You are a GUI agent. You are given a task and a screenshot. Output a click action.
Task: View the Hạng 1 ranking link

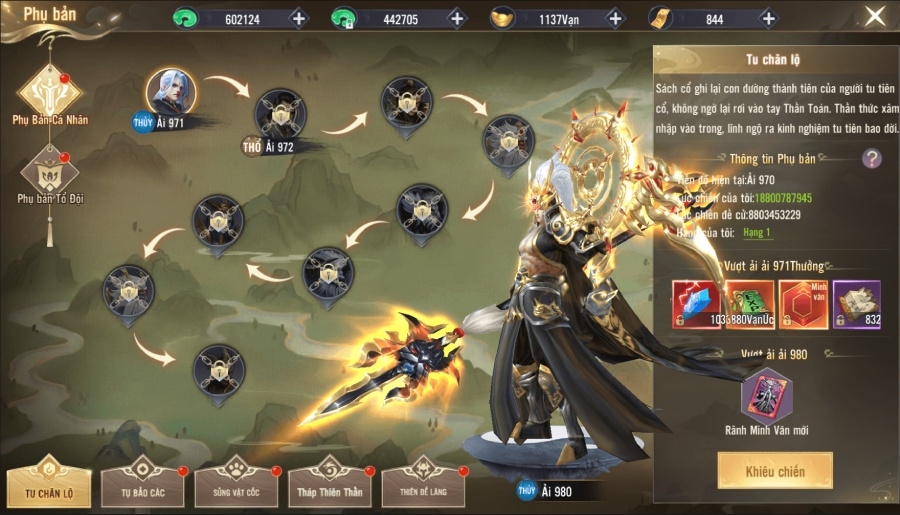click(x=756, y=232)
